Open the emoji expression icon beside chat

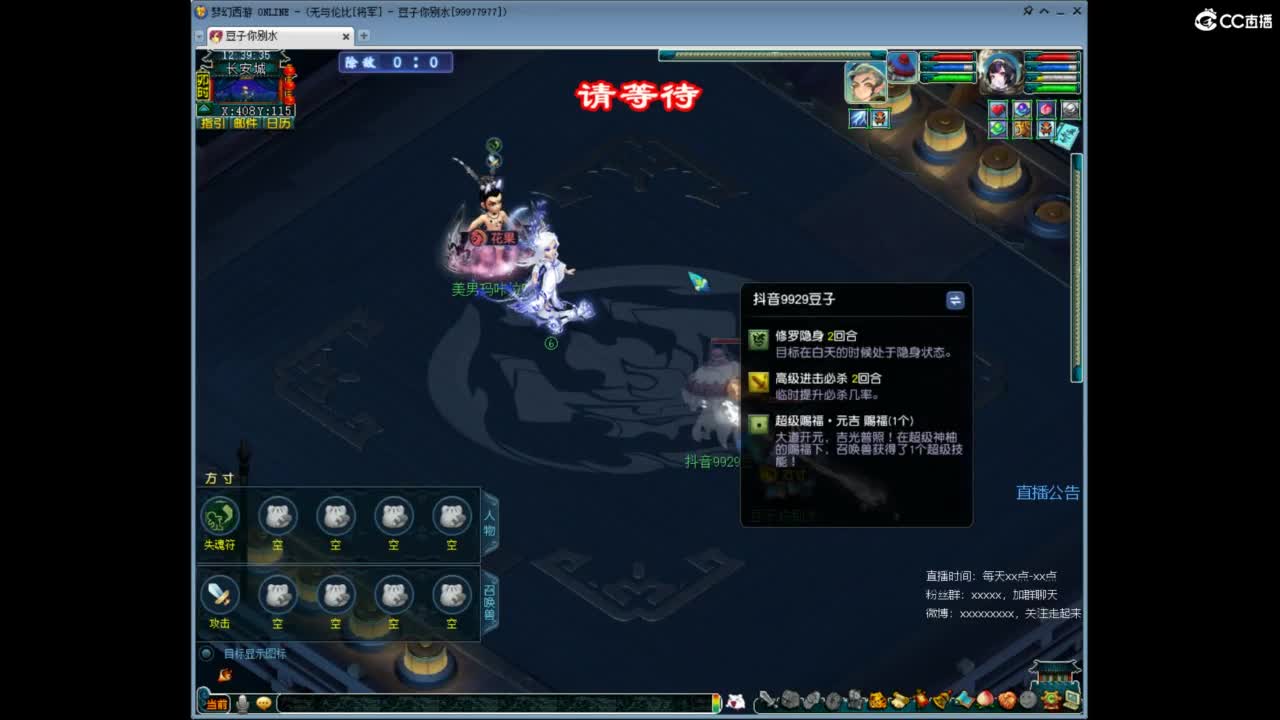[x=263, y=703]
